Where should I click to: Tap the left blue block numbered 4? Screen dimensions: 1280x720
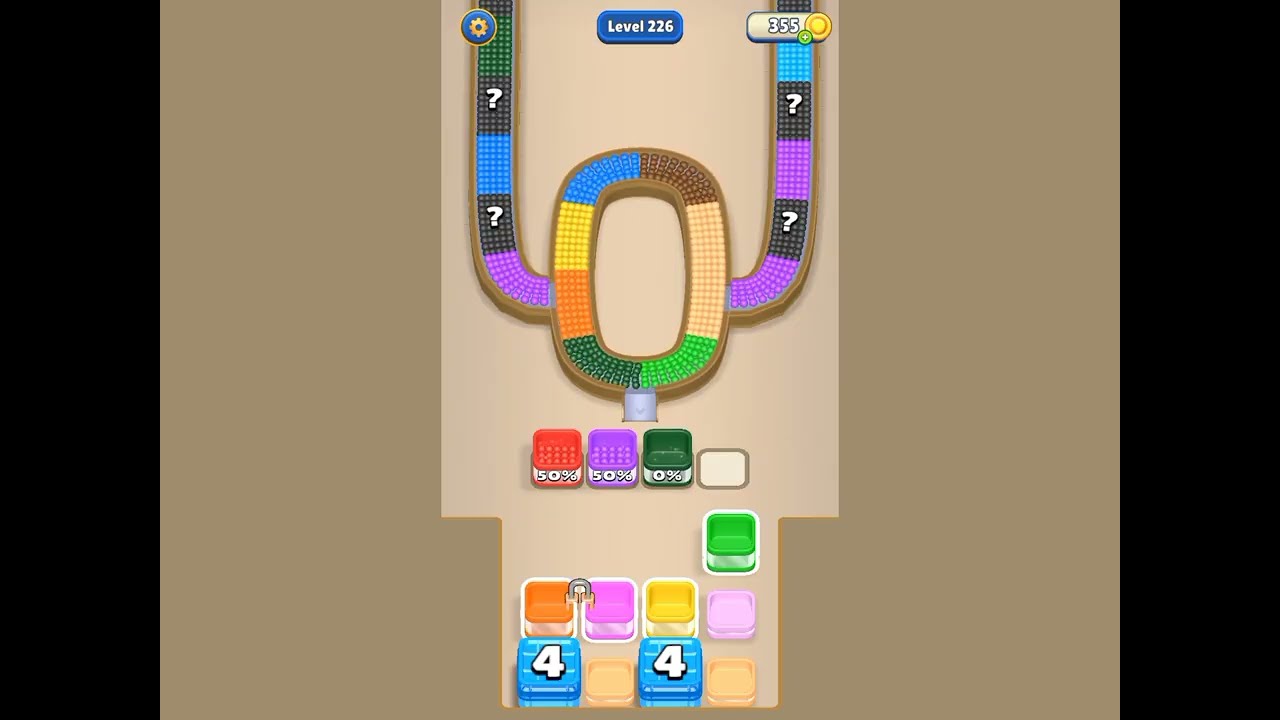click(549, 670)
